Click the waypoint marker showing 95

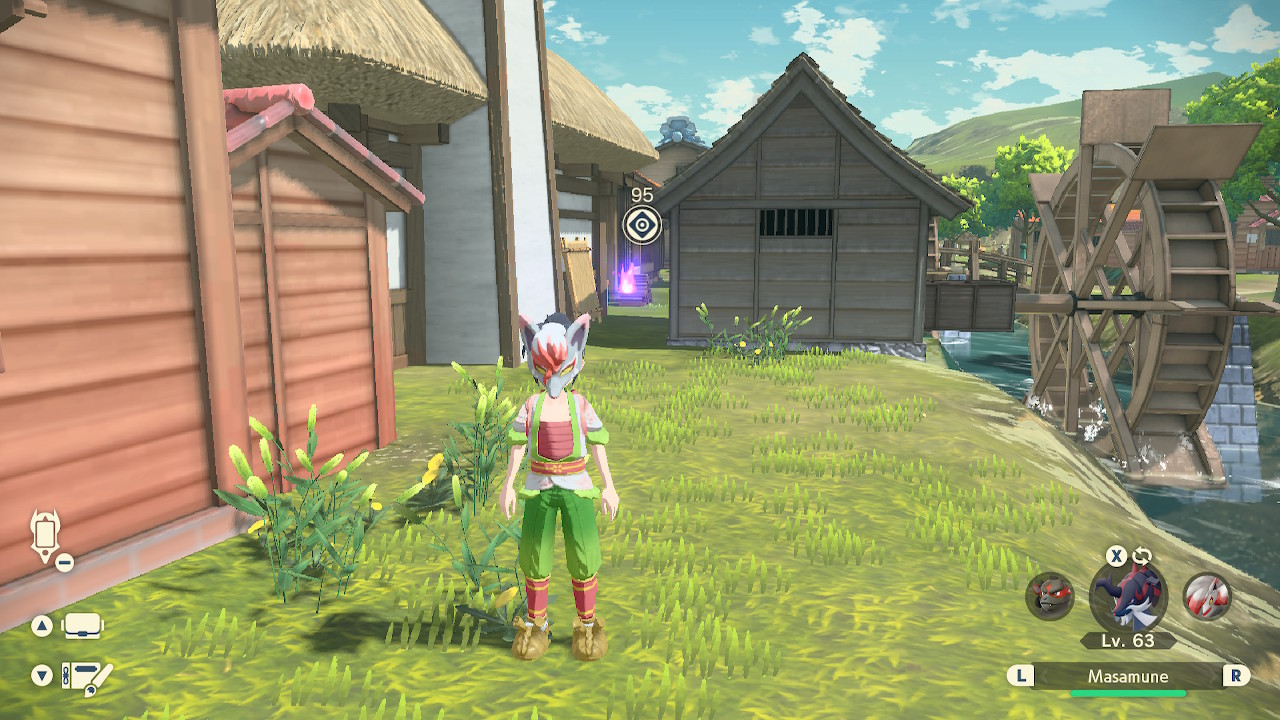642,225
